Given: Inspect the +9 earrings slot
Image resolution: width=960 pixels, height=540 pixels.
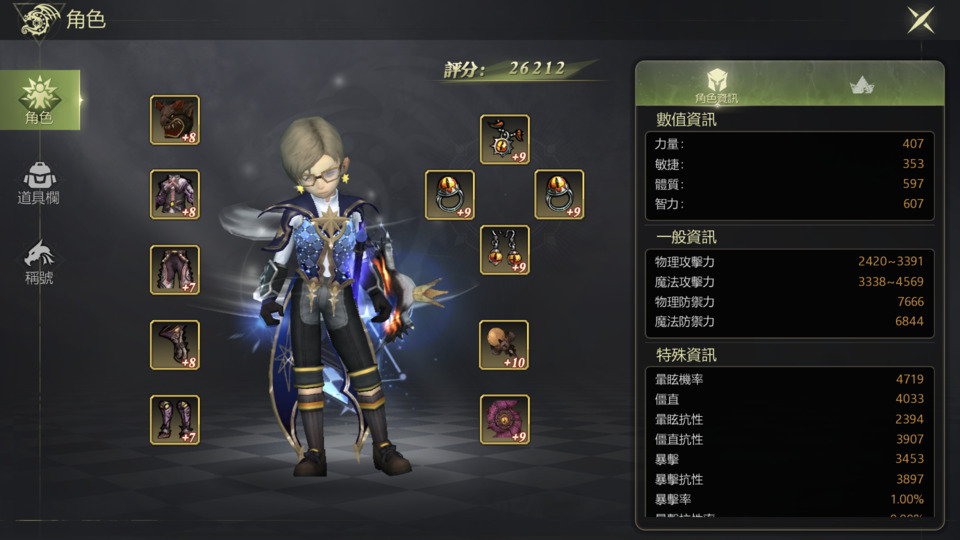Looking at the screenshot, I should (505, 250).
